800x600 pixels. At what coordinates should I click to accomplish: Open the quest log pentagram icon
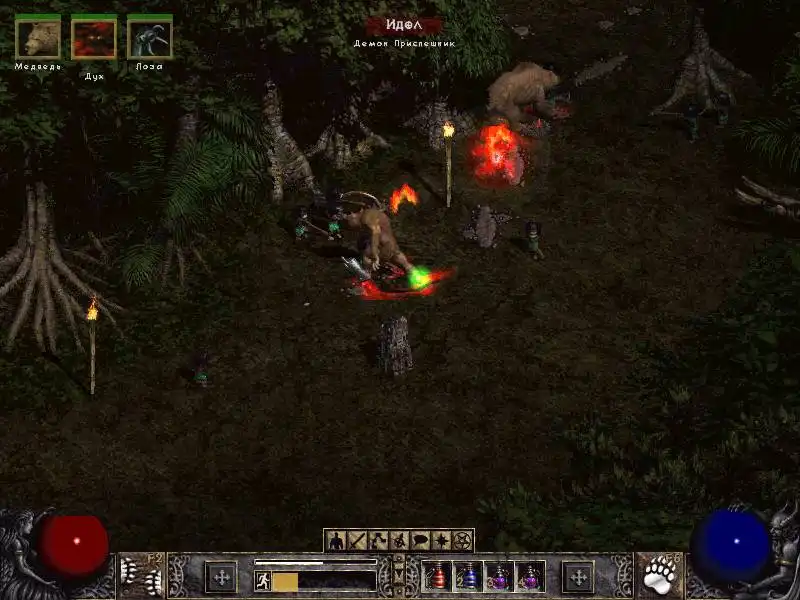tap(462, 541)
